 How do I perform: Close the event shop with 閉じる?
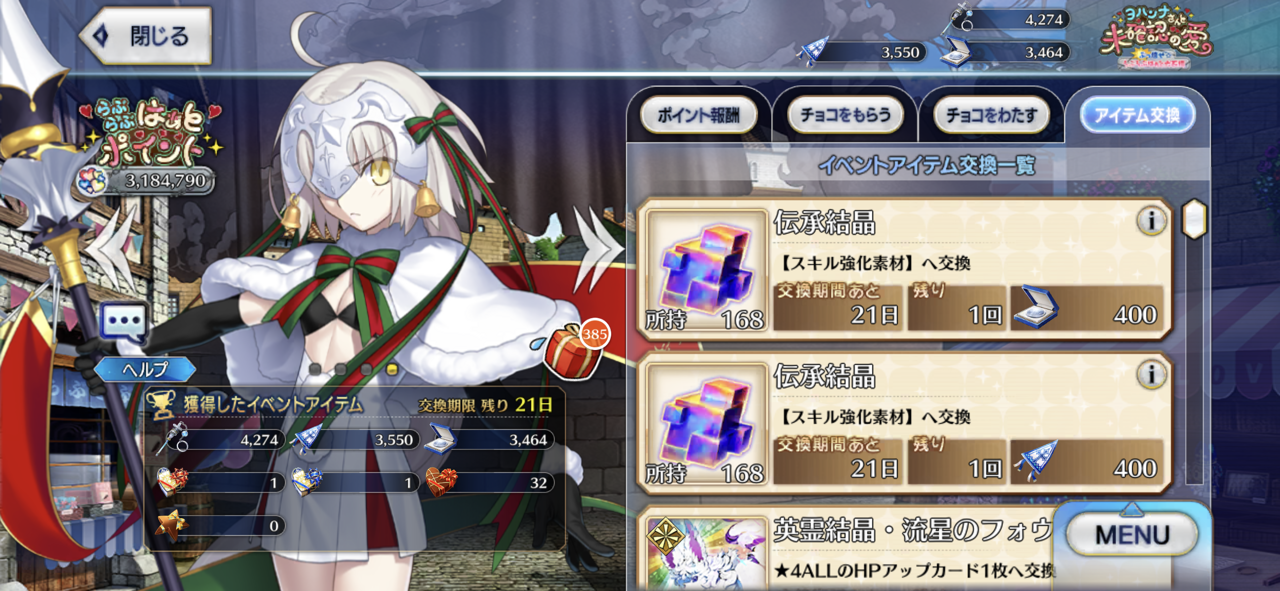[146, 37]
